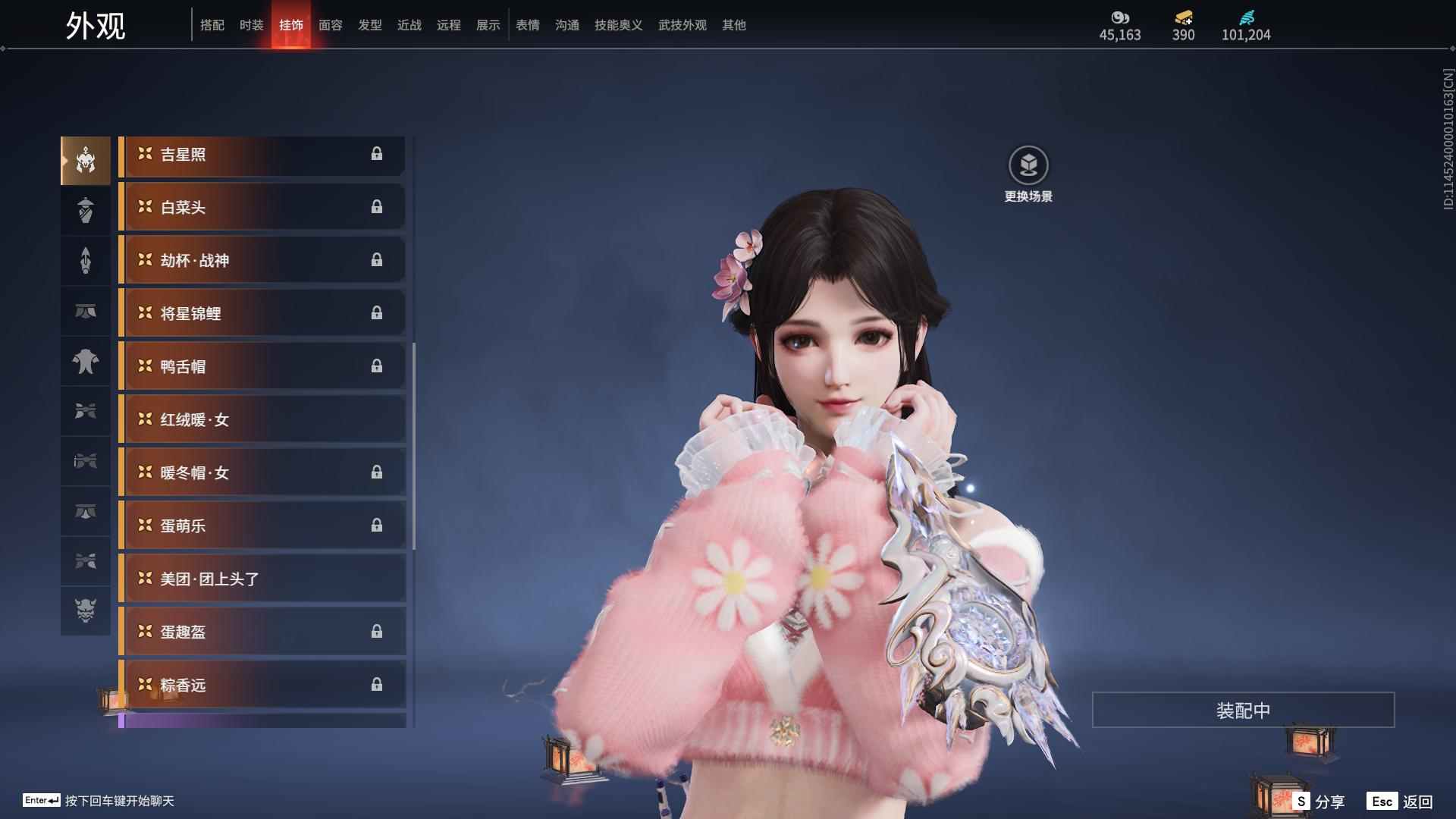
Task: Select the waist skirt ornament category icon
Action: (85, 310)
